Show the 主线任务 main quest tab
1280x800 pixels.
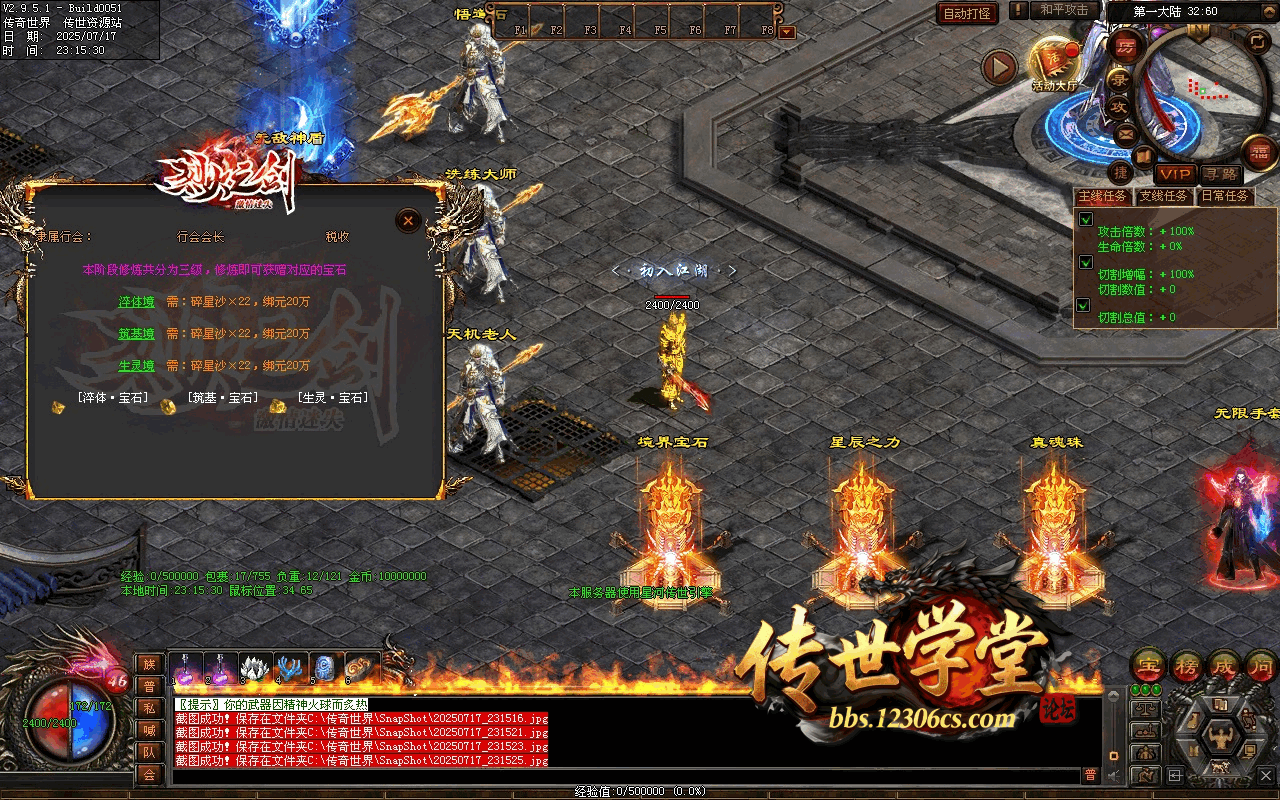coord(1102,196)
